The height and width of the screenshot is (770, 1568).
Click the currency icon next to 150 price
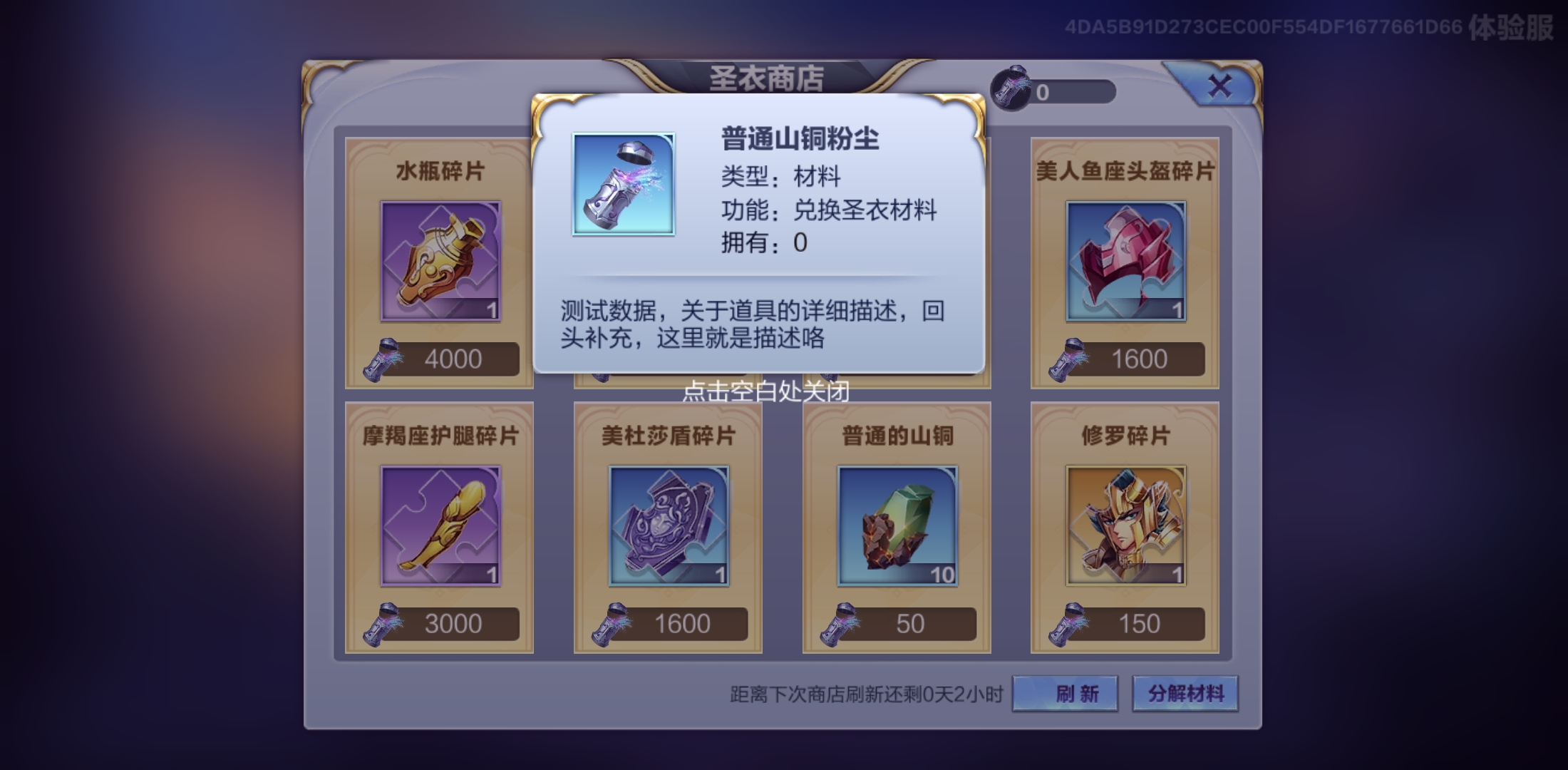[1064, 623]
